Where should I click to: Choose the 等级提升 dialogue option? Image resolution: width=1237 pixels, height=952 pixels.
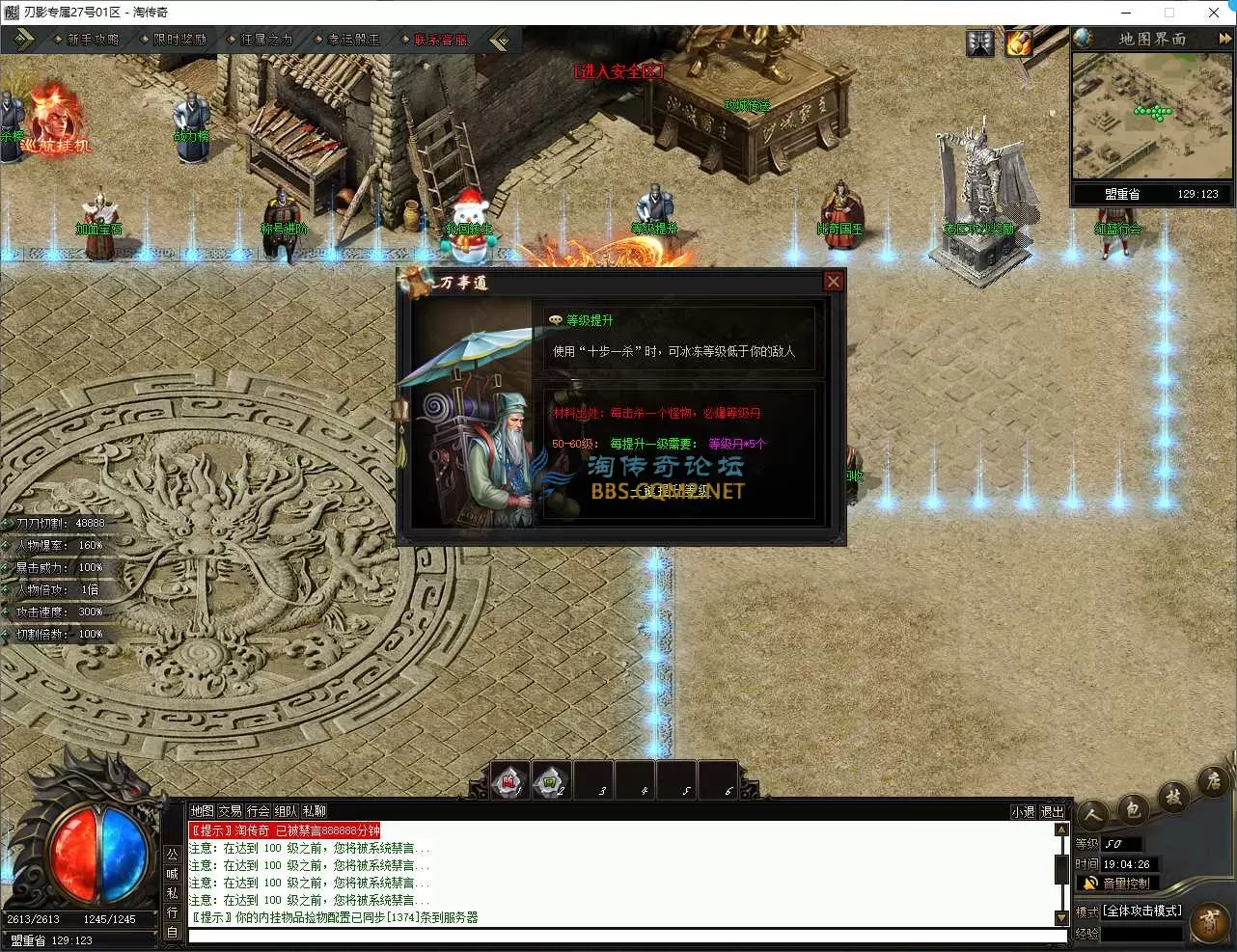tap(589, 320)
